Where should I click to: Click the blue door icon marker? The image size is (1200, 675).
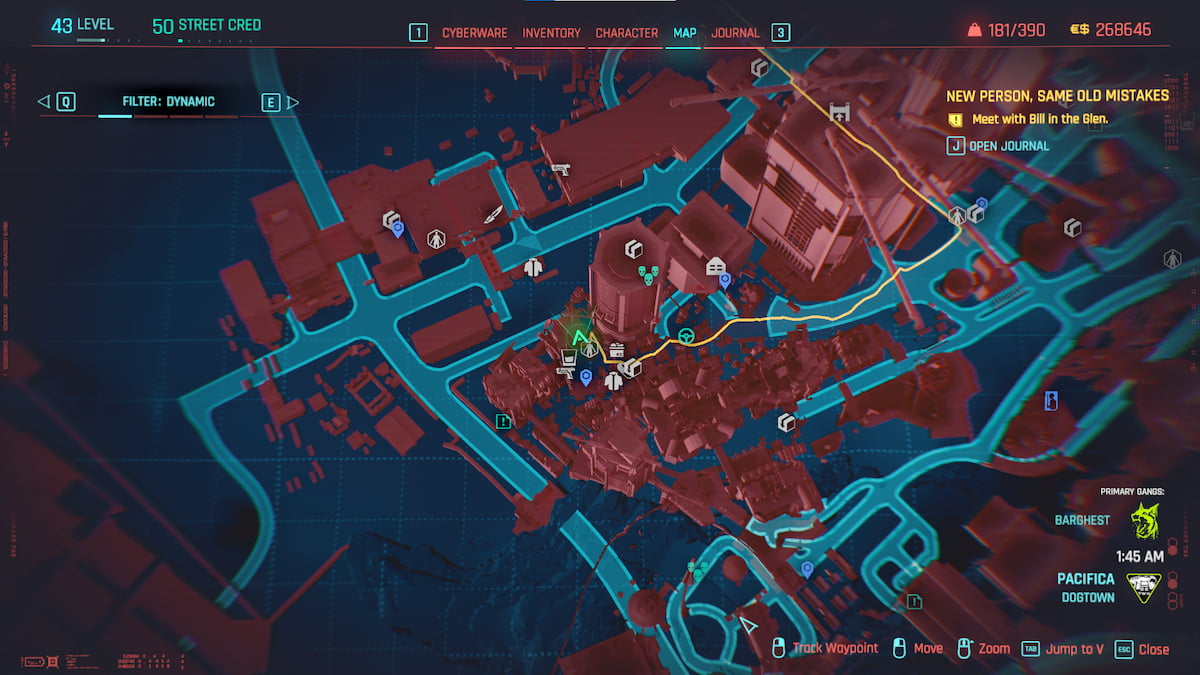click(1051, 401)
